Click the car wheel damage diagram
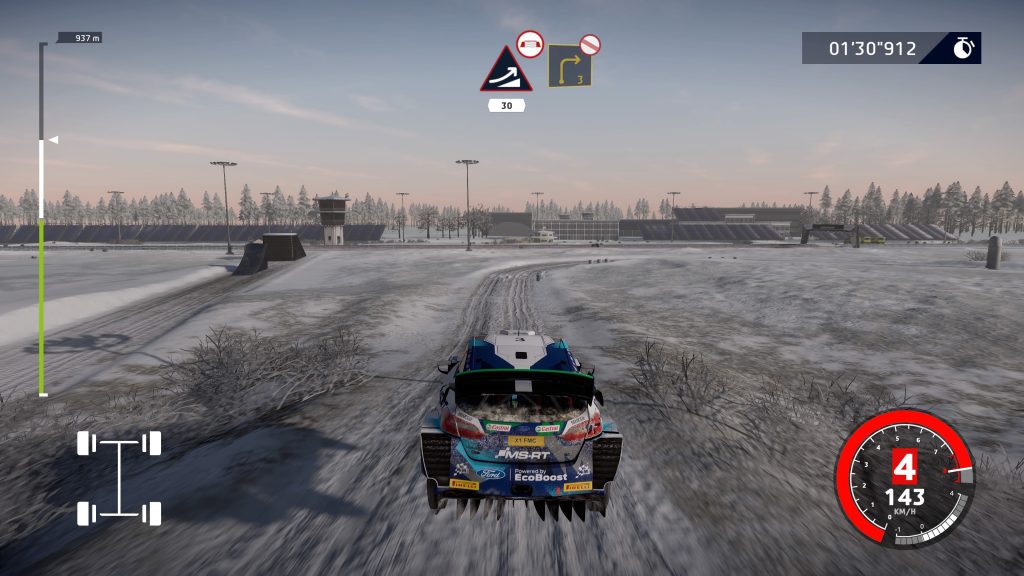Screen dimensions: 1024x576 [120, 478]
